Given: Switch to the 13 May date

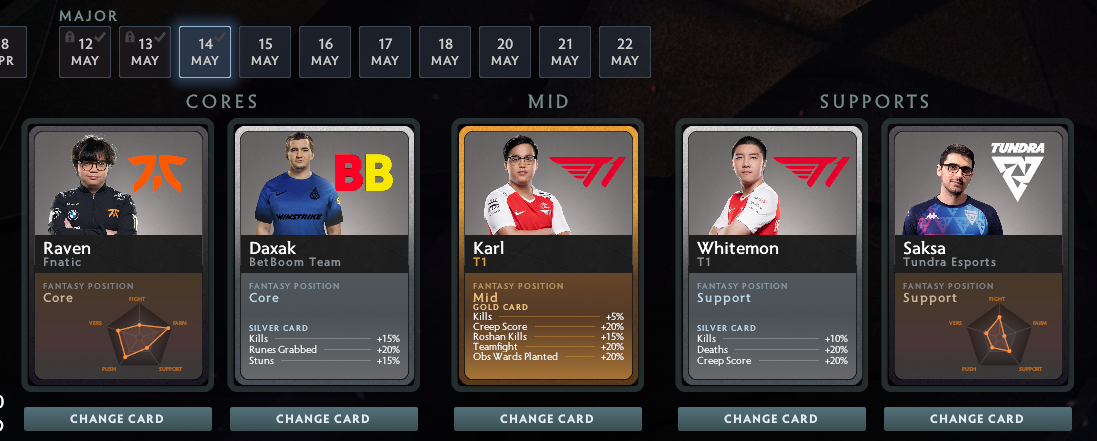Looking at the screenshot, I should 145,52.
